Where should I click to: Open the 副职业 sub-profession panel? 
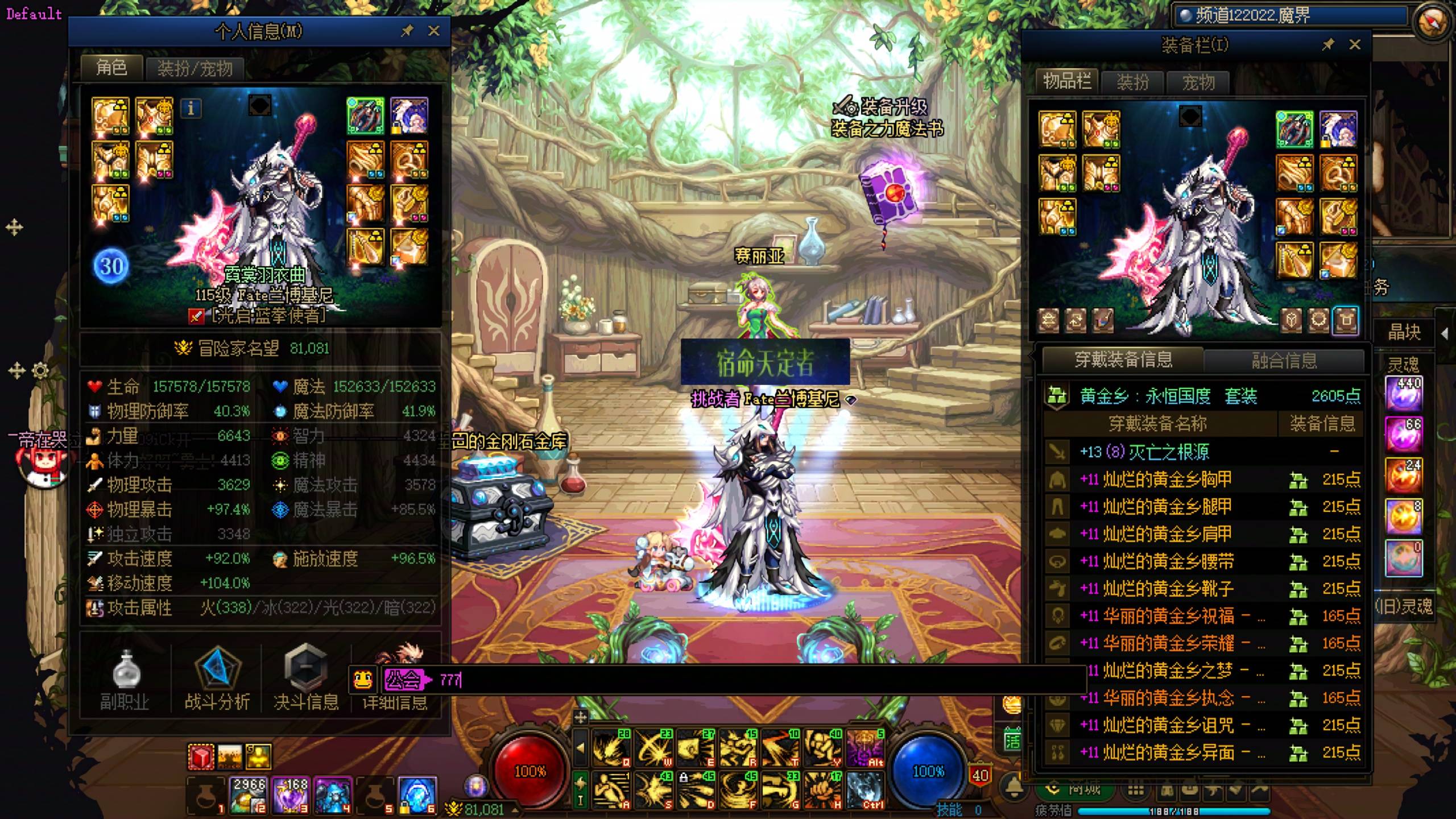click(x=125, y=680)
